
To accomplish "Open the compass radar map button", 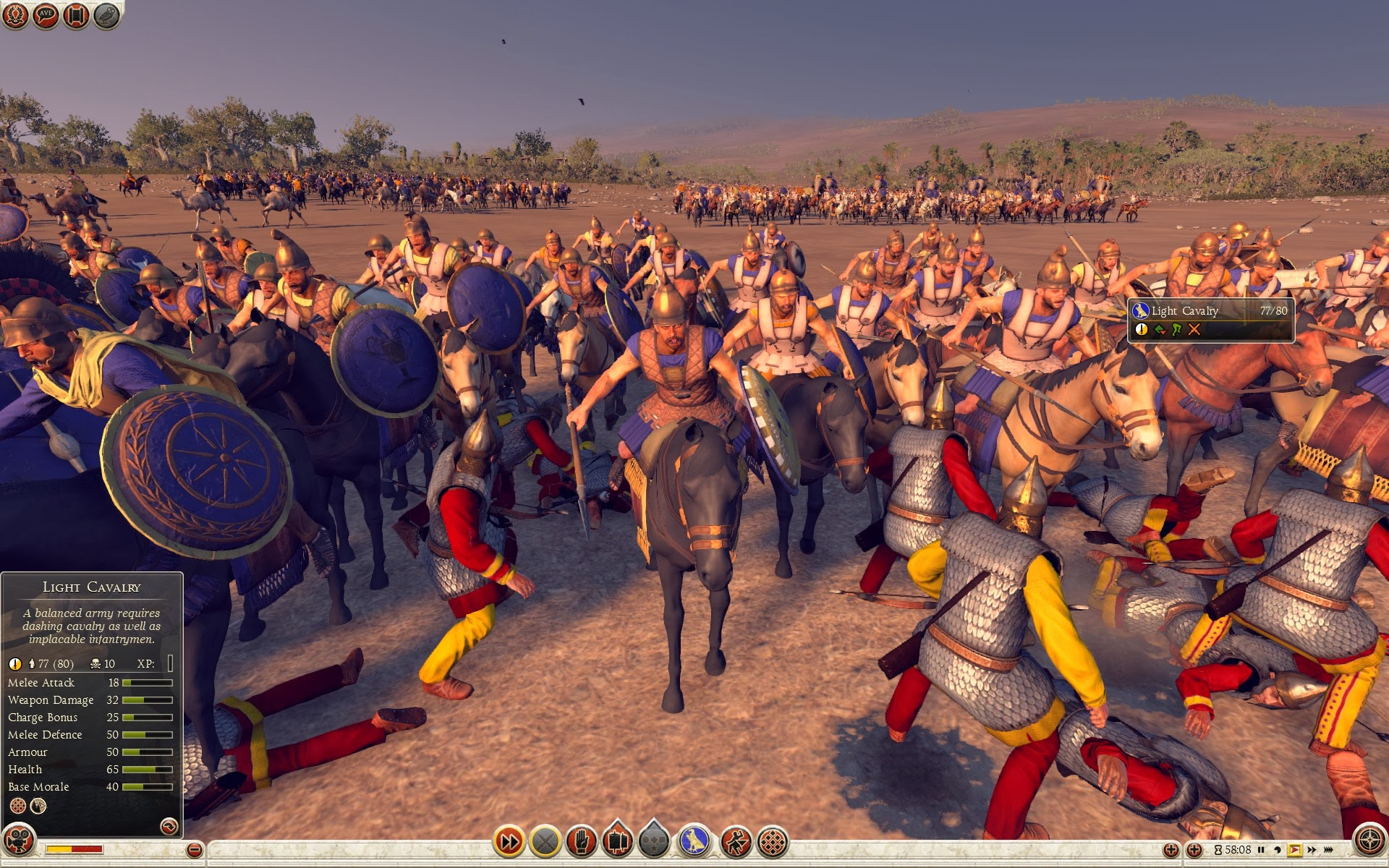I will click(x=1369, y=841).
